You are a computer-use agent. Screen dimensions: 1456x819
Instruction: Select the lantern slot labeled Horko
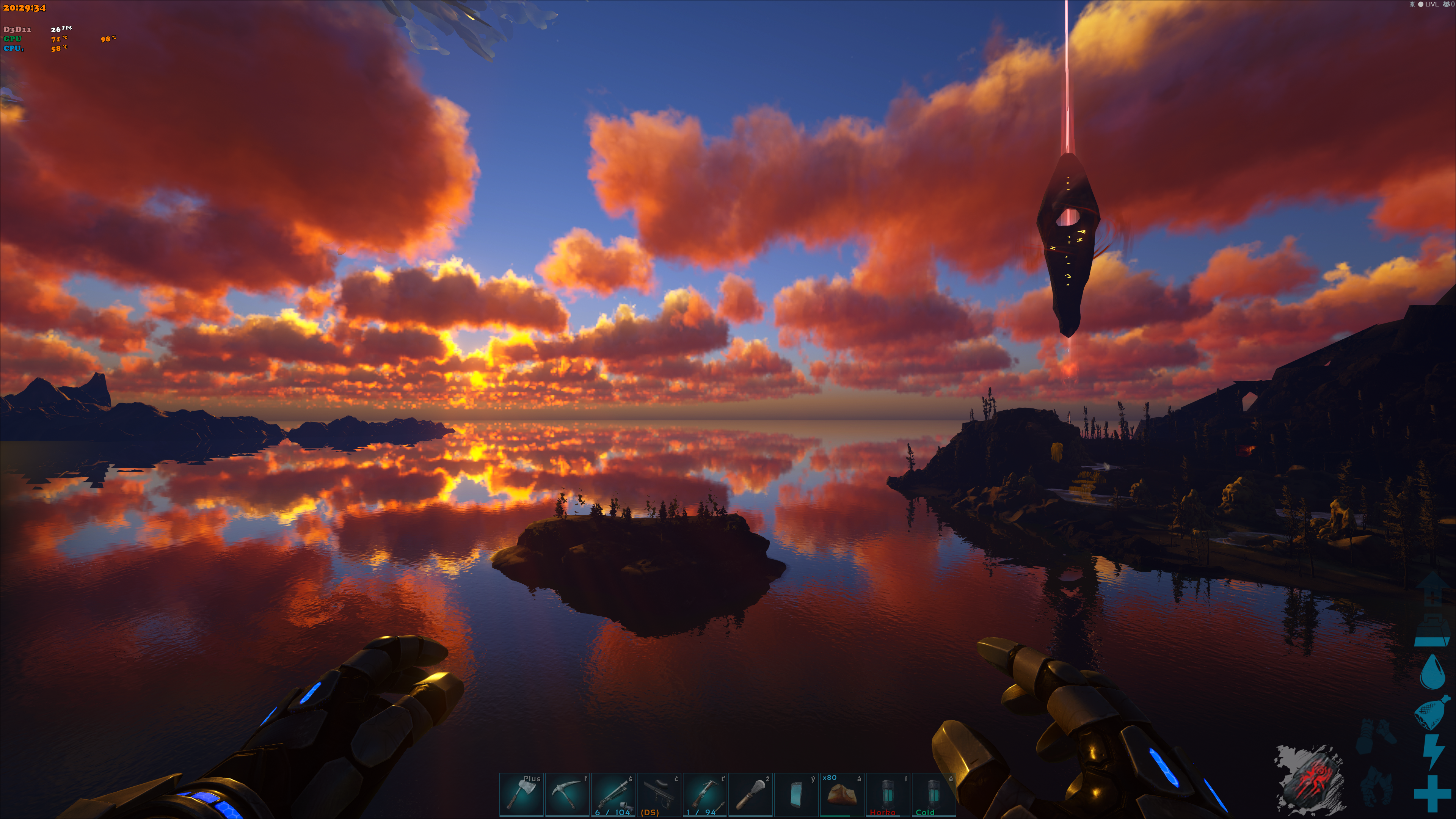(888, 794)
